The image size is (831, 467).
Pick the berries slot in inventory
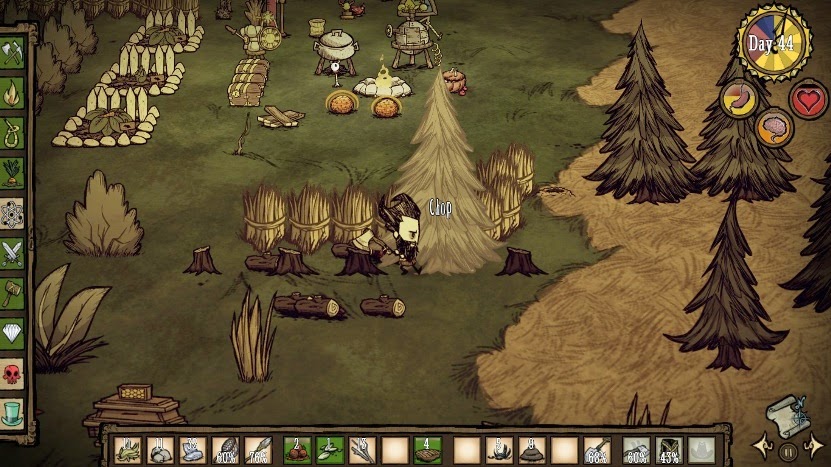294,451
